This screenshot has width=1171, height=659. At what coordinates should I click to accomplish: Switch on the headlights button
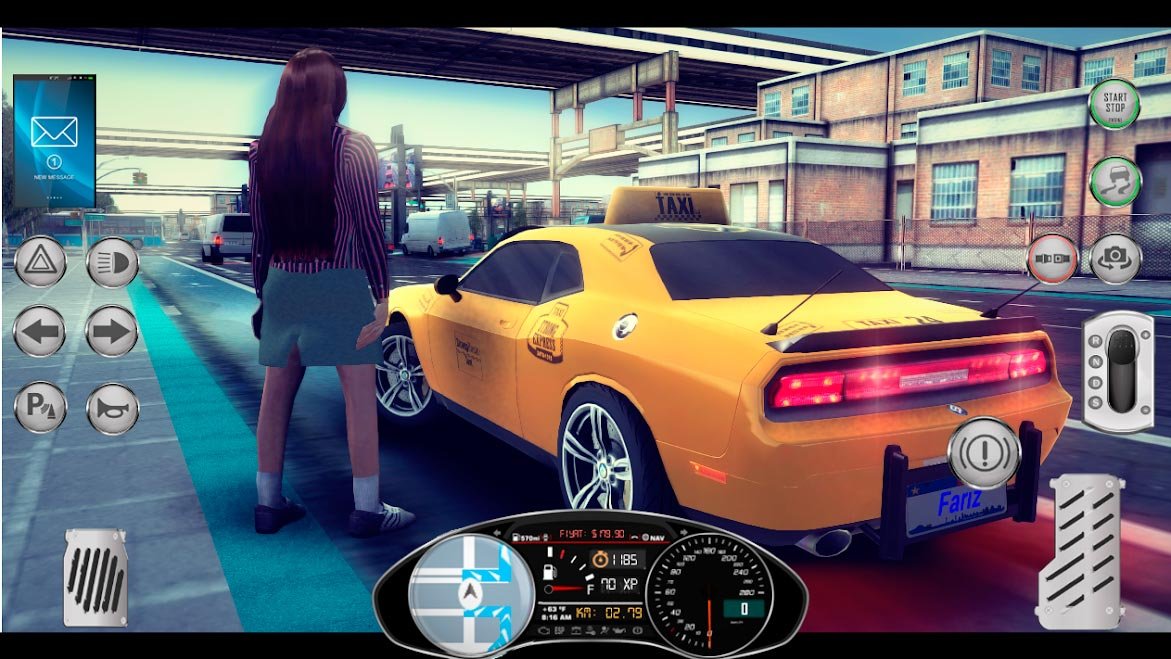(112, 263)
